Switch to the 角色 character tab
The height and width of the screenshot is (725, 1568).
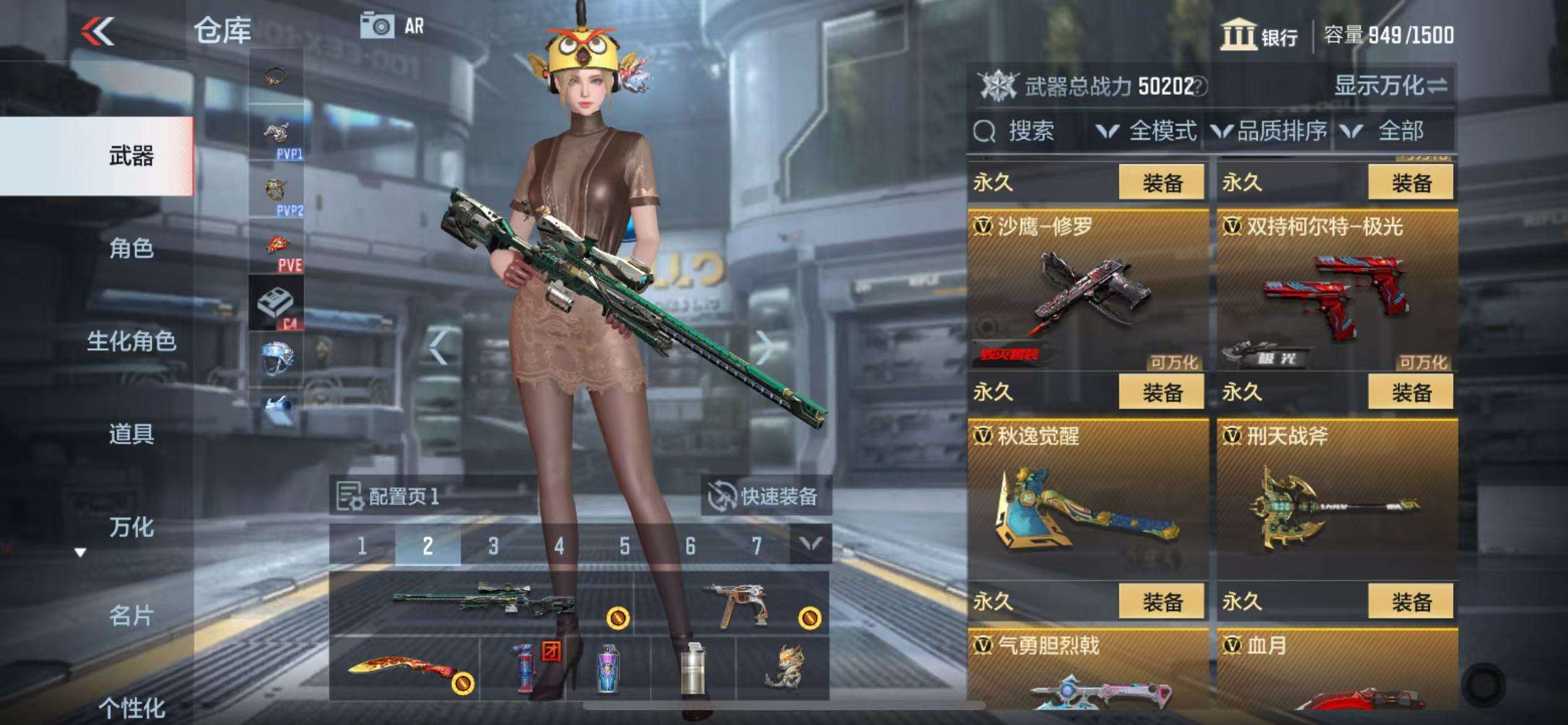[131, 248]
